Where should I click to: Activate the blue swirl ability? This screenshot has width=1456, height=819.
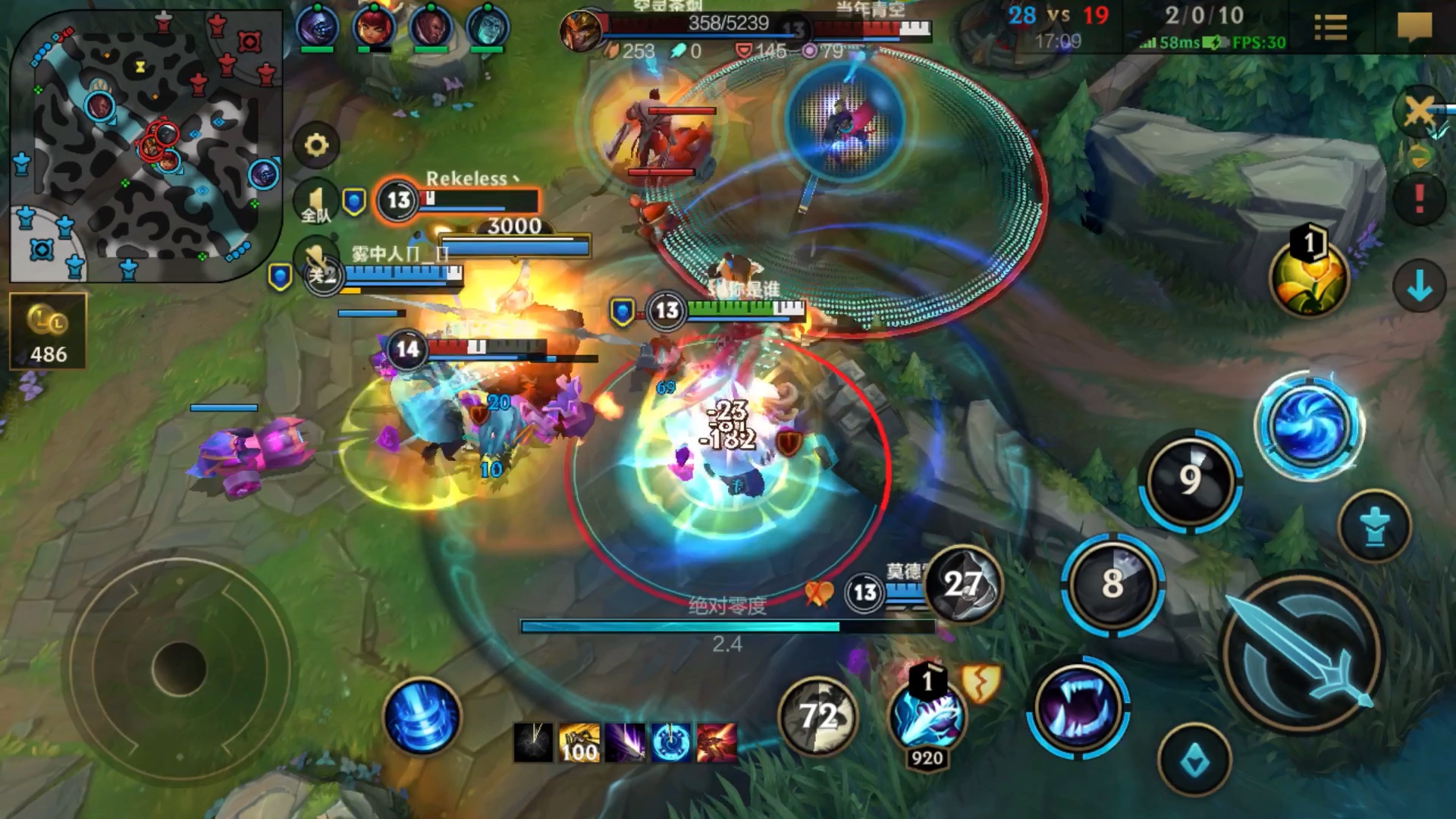(1308, 425)
